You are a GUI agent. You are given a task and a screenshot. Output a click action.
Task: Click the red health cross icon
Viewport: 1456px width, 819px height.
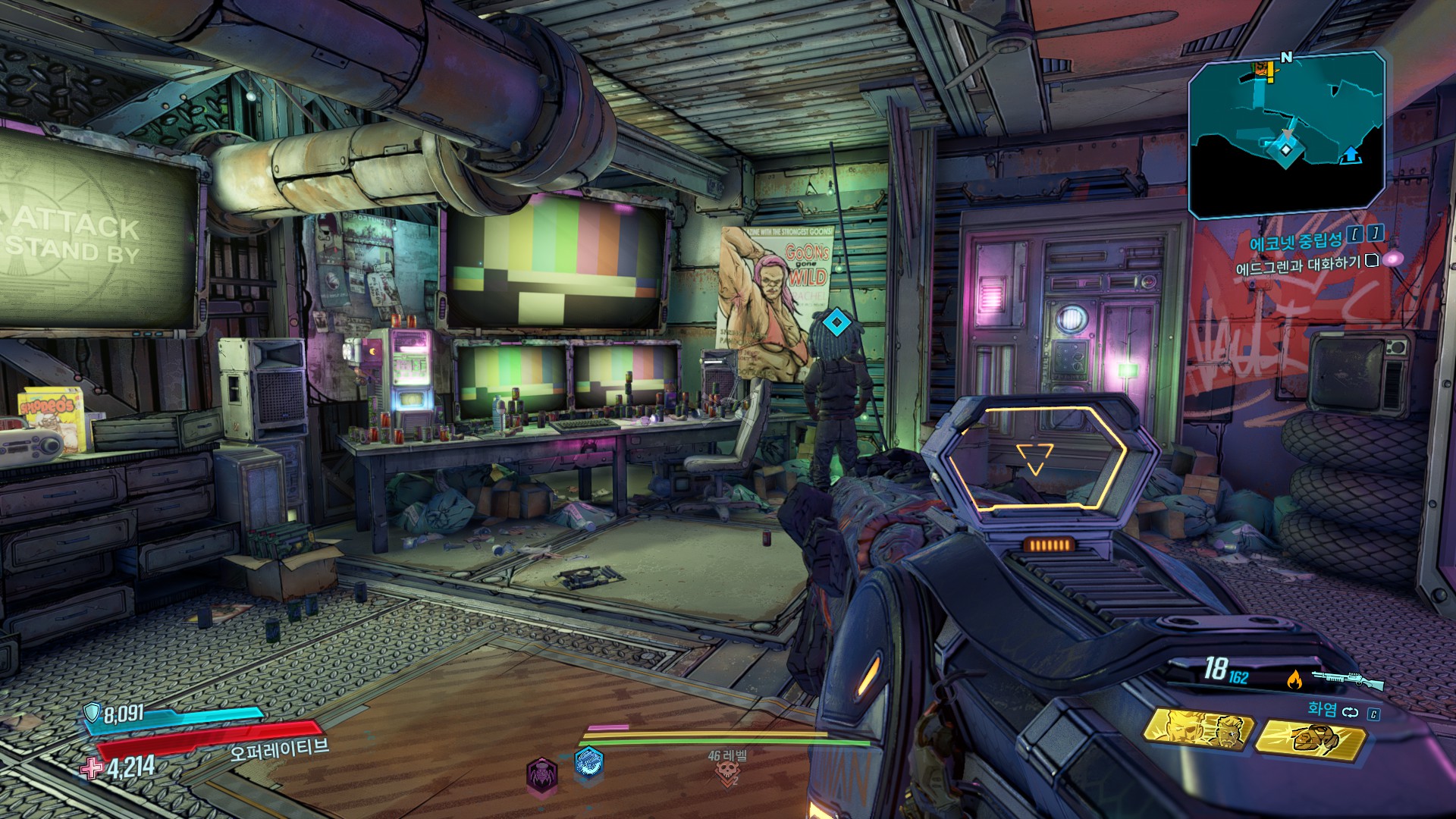tap(92, 768)
